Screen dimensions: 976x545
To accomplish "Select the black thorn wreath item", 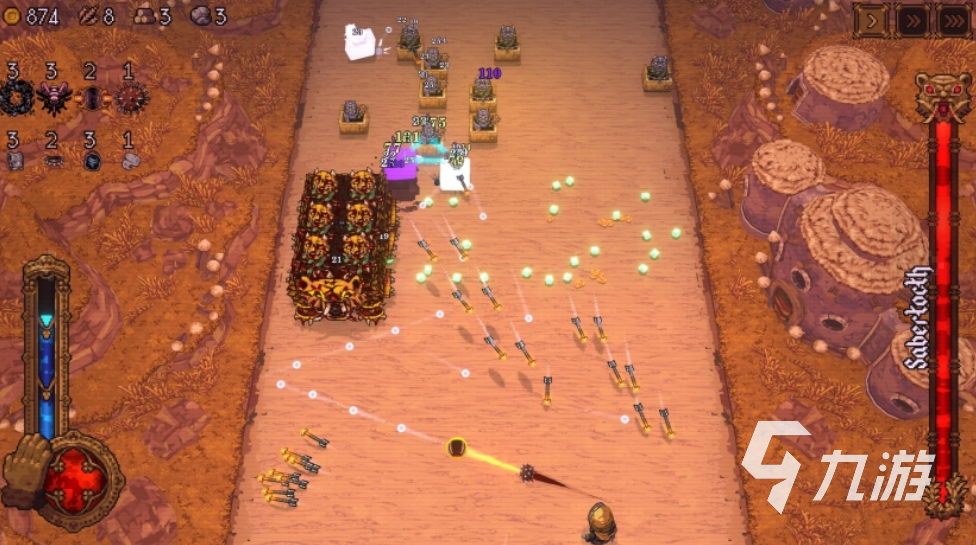I will (15, 98).
